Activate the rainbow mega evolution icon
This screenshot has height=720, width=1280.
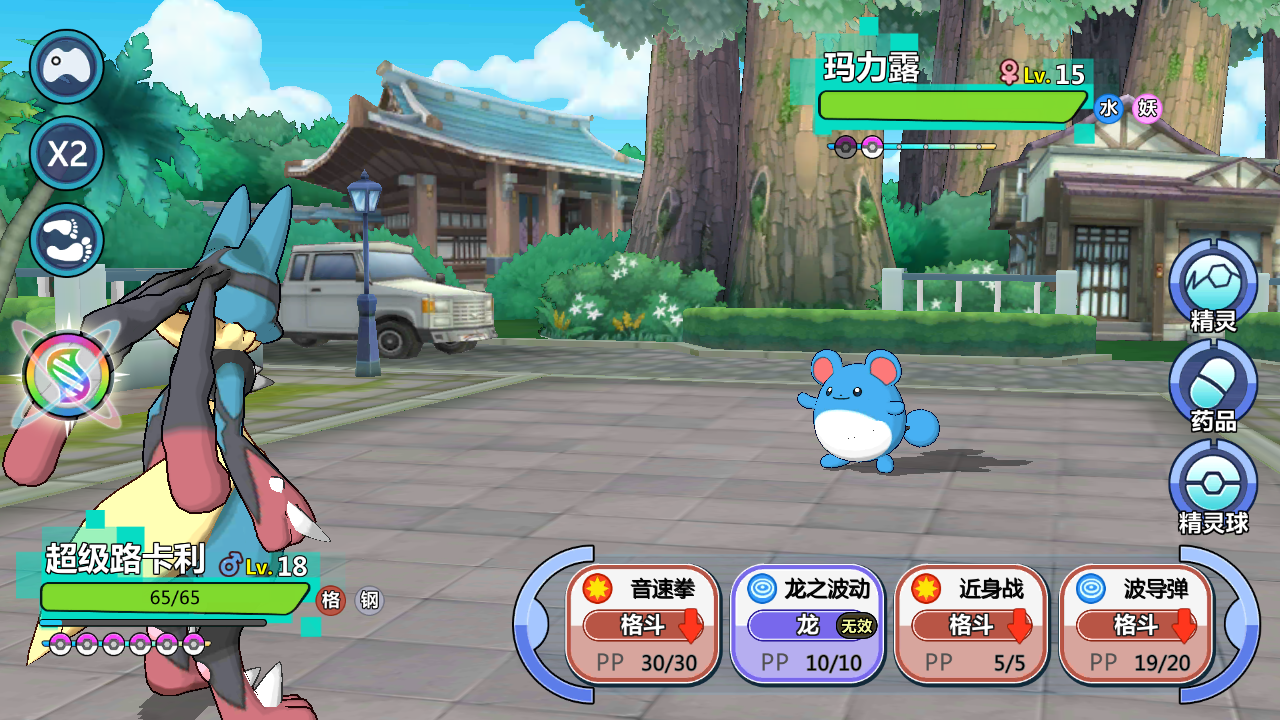(x=68, y=376)
